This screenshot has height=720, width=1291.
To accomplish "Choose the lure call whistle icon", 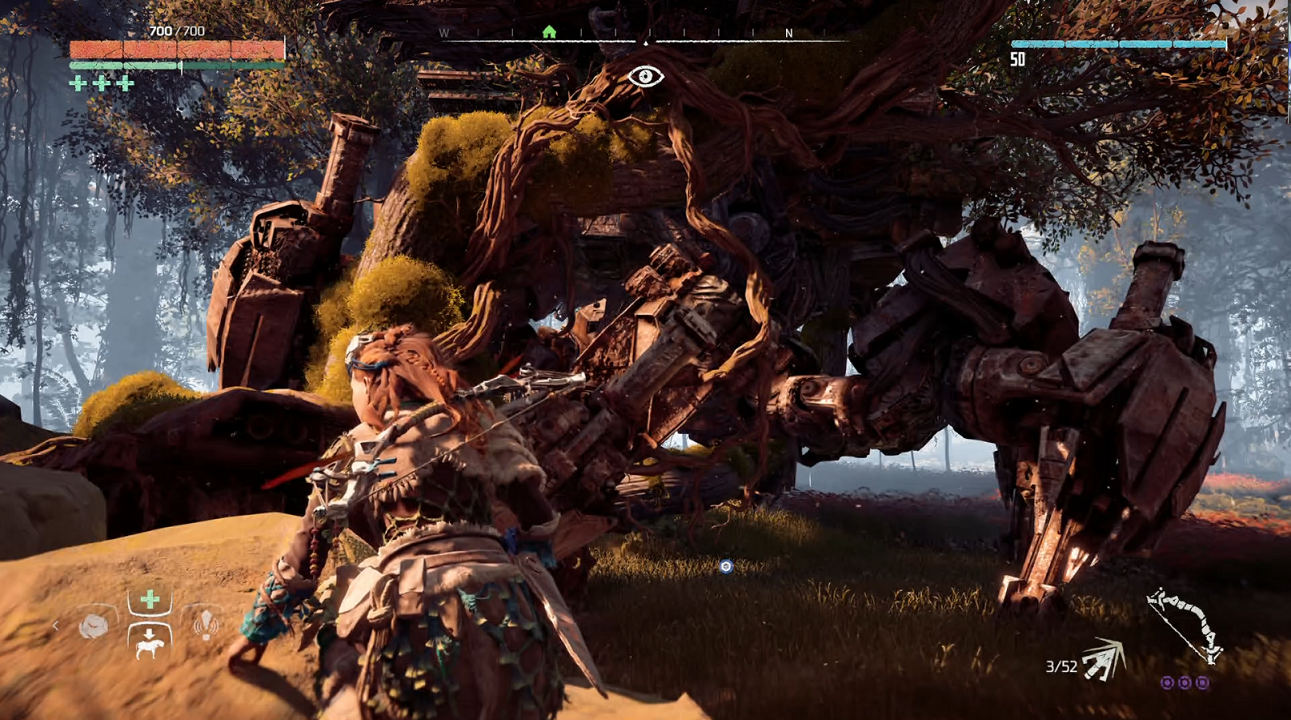I will coord(205,625).
